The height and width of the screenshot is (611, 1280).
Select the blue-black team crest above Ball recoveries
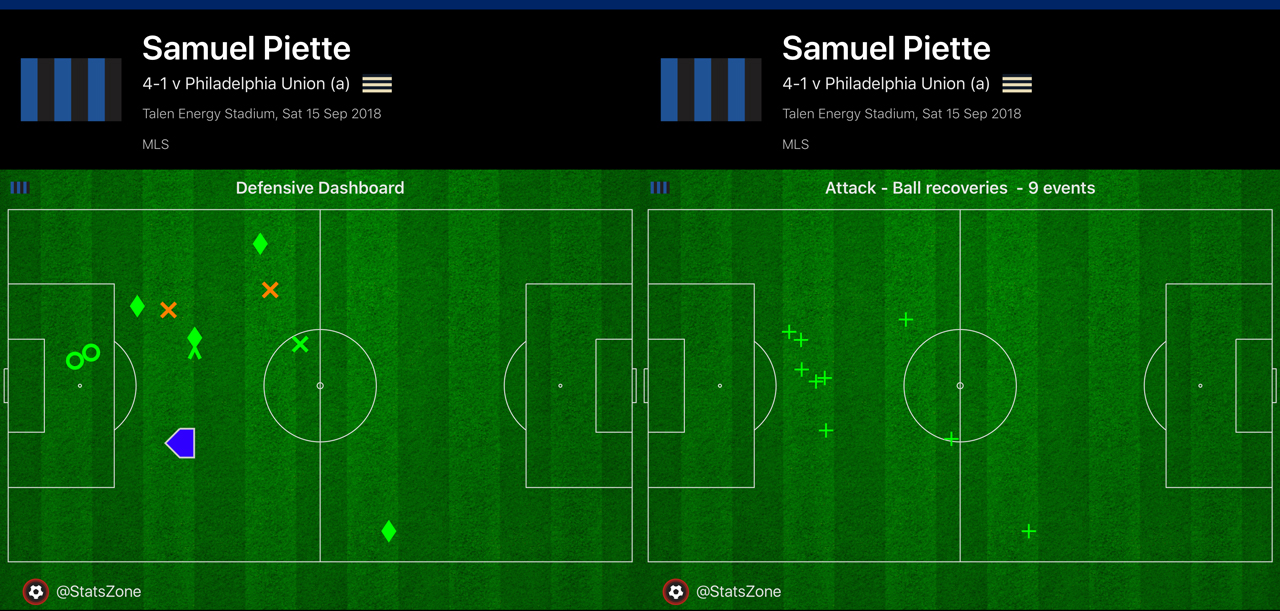point(711,90)
